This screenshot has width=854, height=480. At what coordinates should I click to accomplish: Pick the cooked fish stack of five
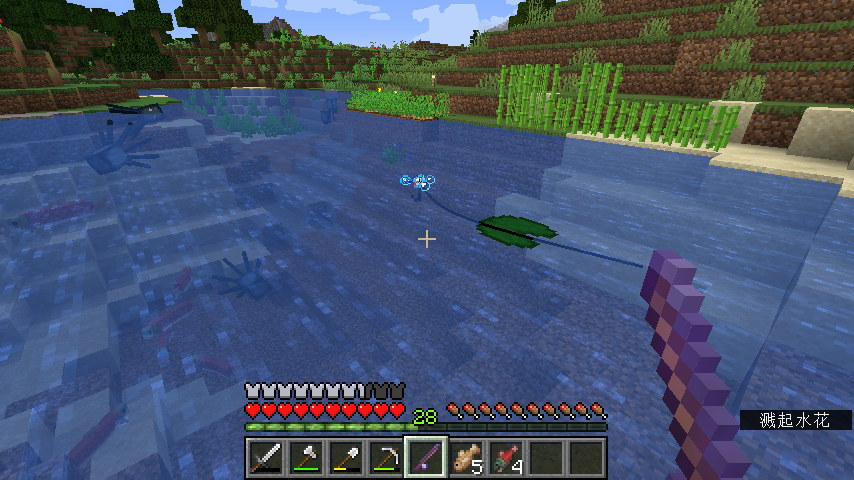point(465,458)
